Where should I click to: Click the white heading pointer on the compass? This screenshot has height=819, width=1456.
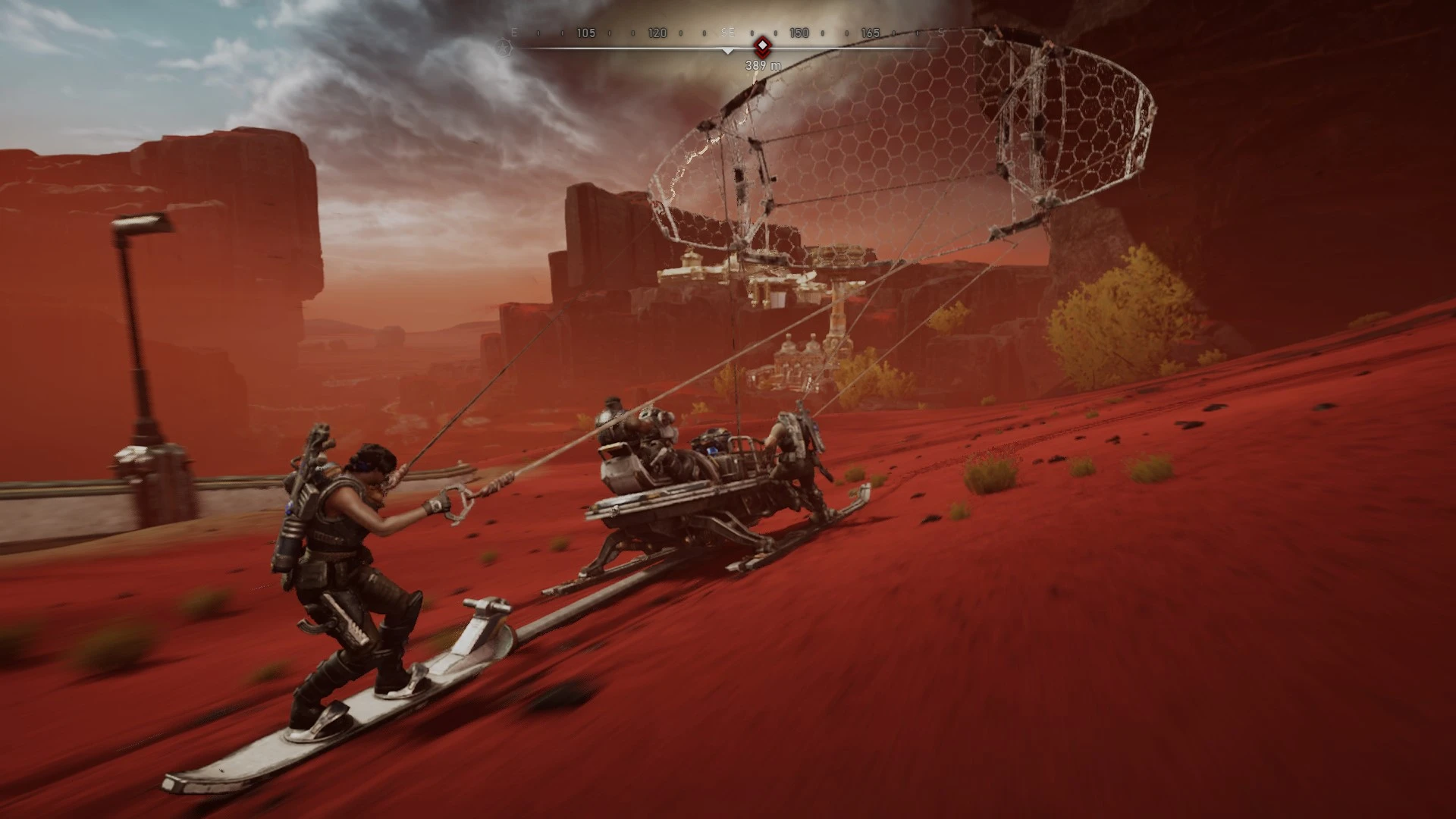[728, 52]
